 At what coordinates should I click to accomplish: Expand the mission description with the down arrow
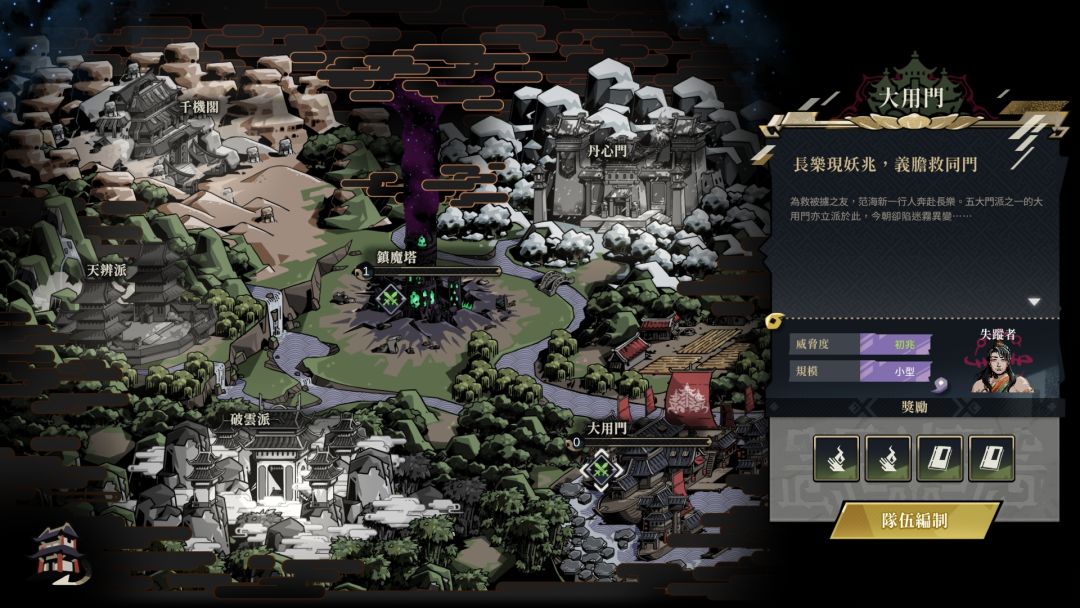[x=1034, y=301]
